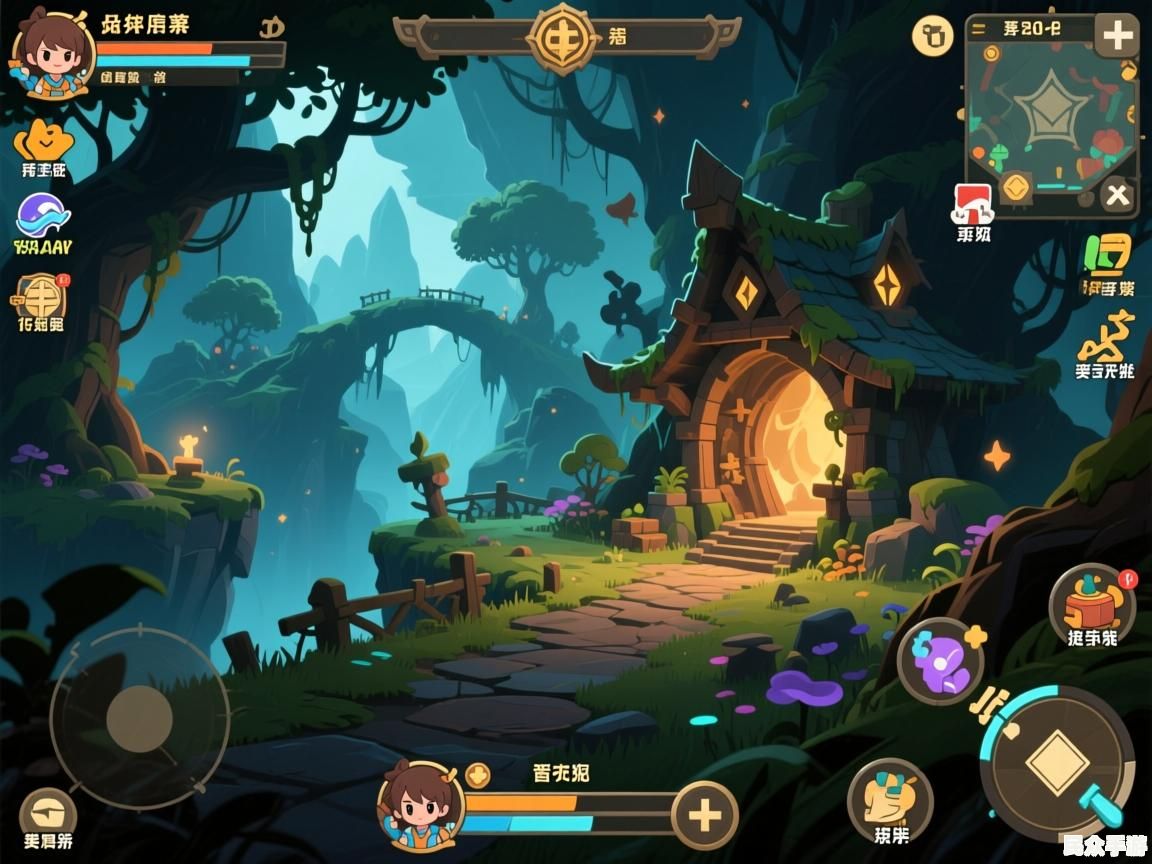This screenshot has height=864, width=1152.
Task: Use the purple swirl skill button
Action: point(940,660)
